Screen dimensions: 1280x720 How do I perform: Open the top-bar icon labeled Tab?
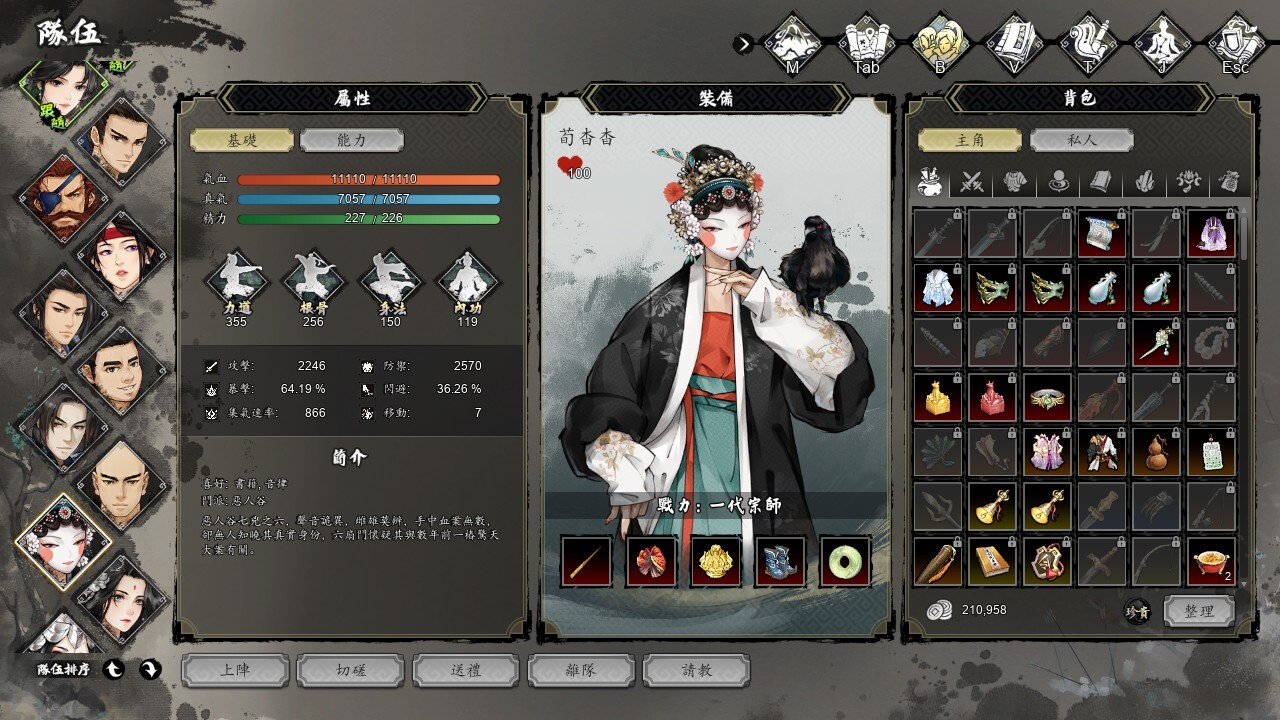click(x=867, y=44)
